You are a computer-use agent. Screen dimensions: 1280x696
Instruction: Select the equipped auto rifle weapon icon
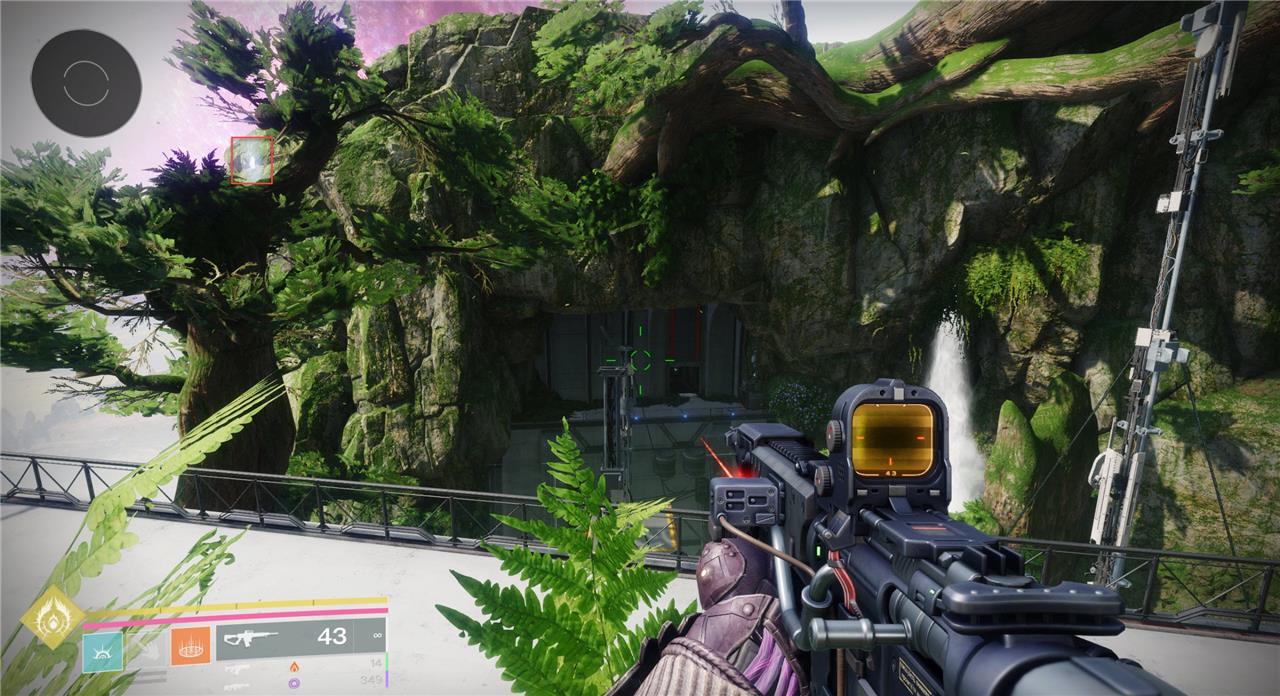248,637
